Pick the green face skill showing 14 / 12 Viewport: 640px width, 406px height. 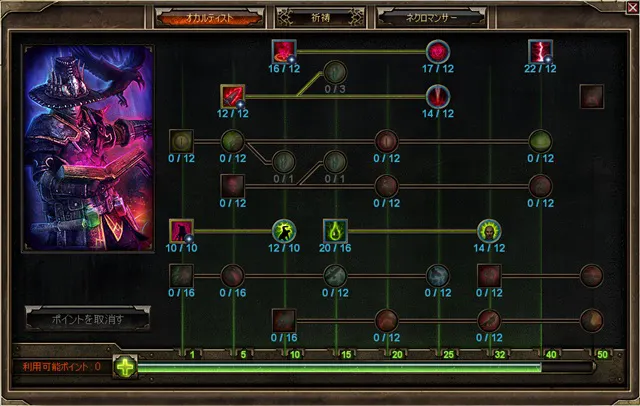coord(489,230)
